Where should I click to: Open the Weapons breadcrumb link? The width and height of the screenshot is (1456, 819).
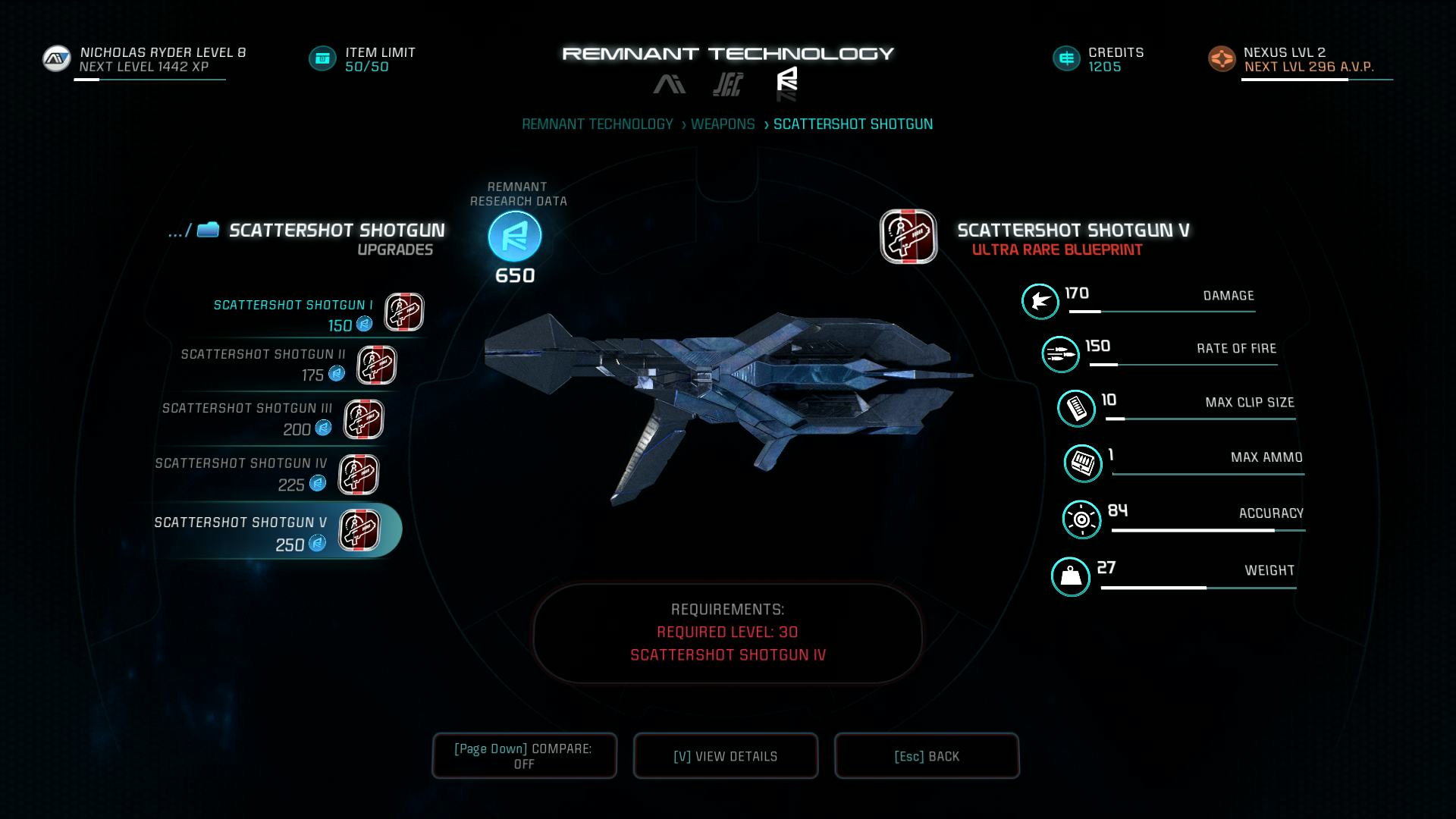click(723, 124)
